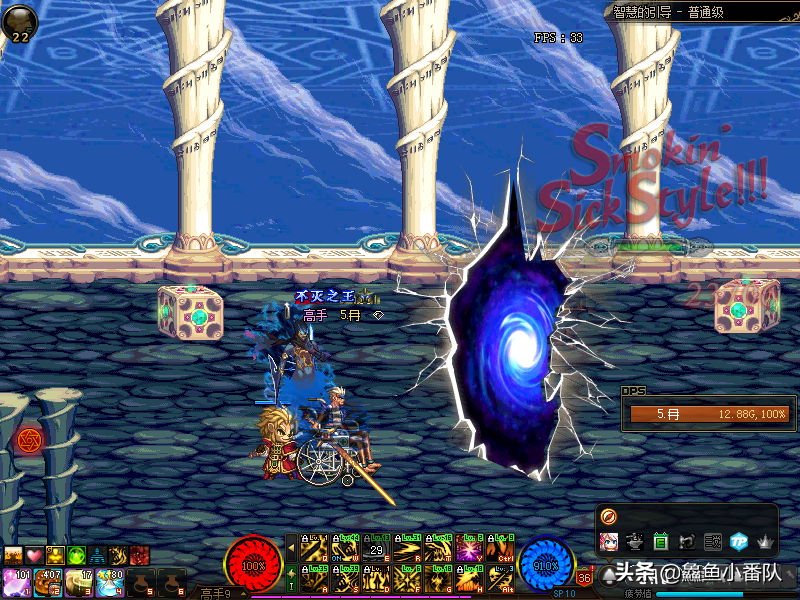The height and width of the screenshot is (600, 800).
Task: Use the blue potion in quick slot 4
Action: pos(110,581)
